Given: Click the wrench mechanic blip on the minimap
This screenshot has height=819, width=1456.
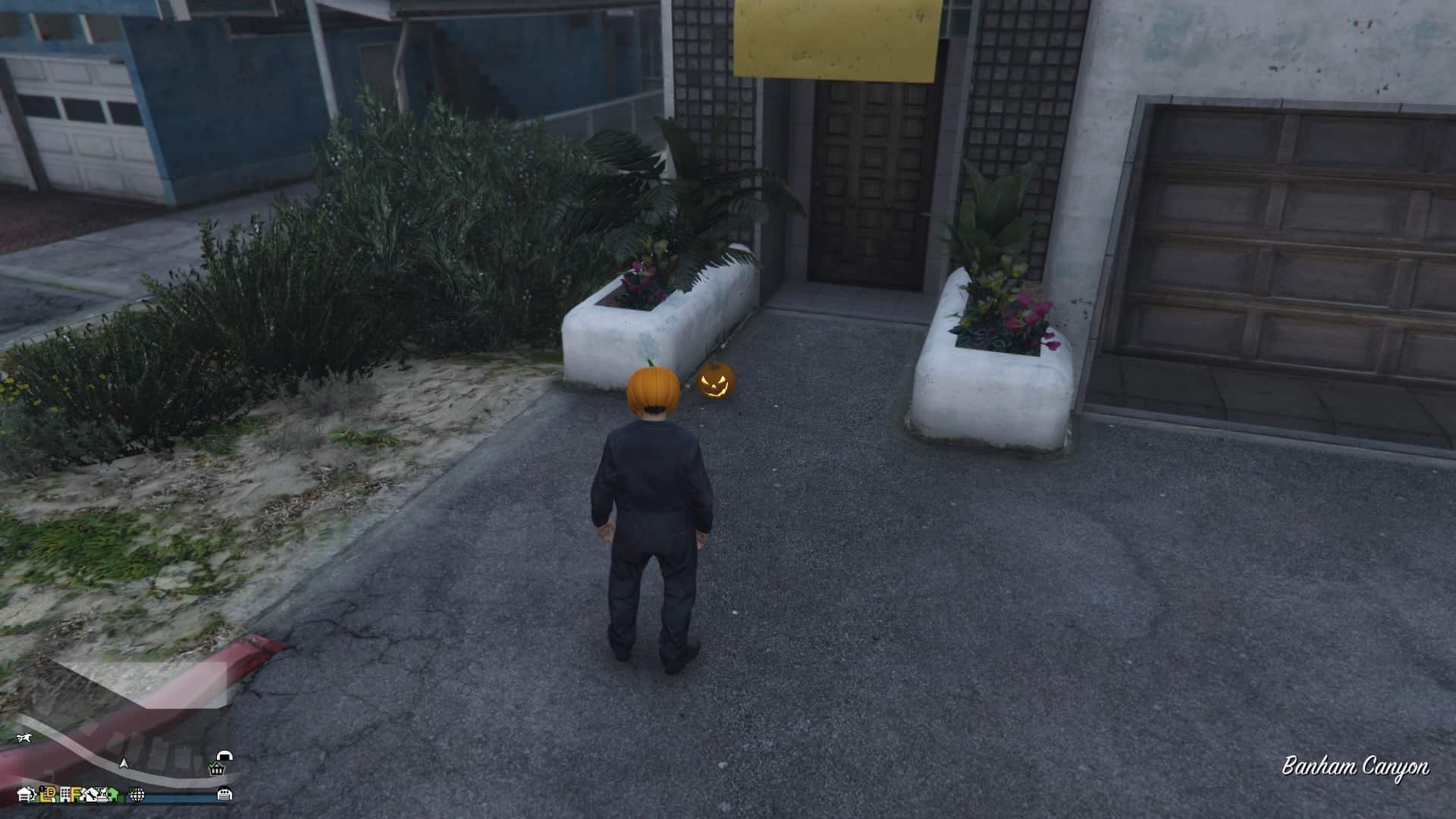Looking at the screenshot, I should click(x=89, y=796).
